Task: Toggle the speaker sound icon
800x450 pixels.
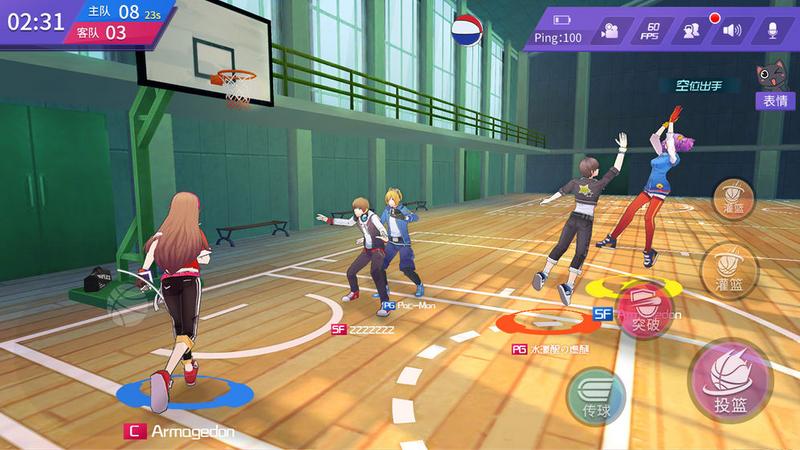Action: pyautogui.click(x=732, y=31)
